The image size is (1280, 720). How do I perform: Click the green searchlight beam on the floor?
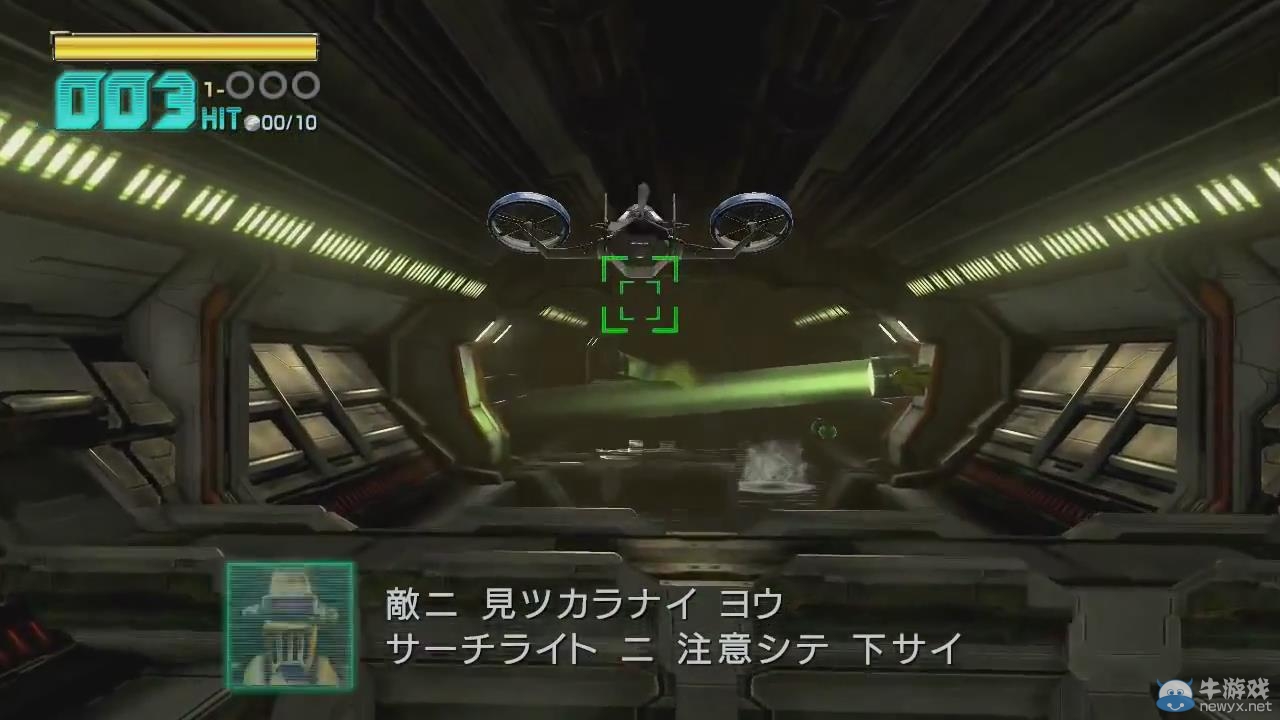[740, 385]
